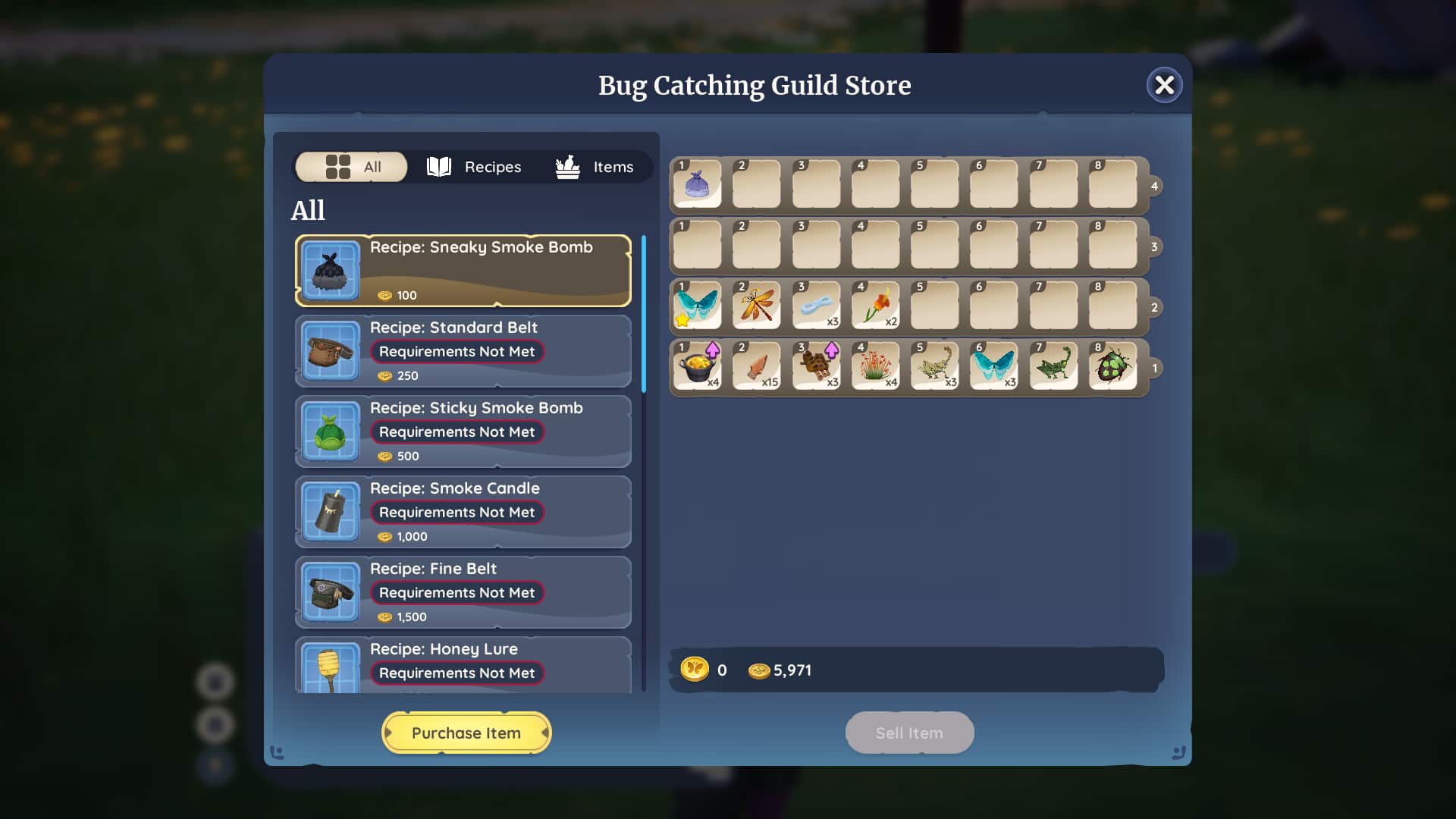Viewport: 1456px width, 819px height.
Task: Switch to the All tab
Action: tap(350, 167)
